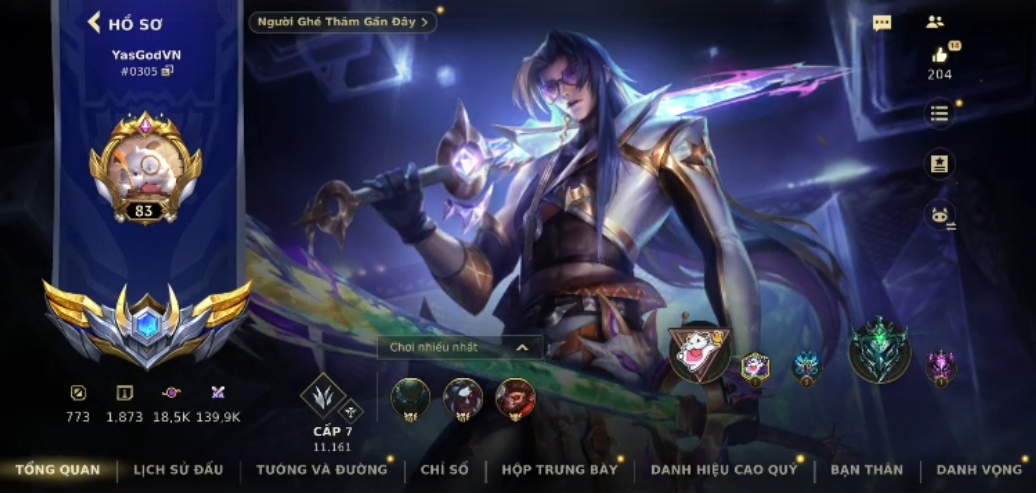Open Người Ghé Thăm Gần Đây visitors list

(343, 22)
